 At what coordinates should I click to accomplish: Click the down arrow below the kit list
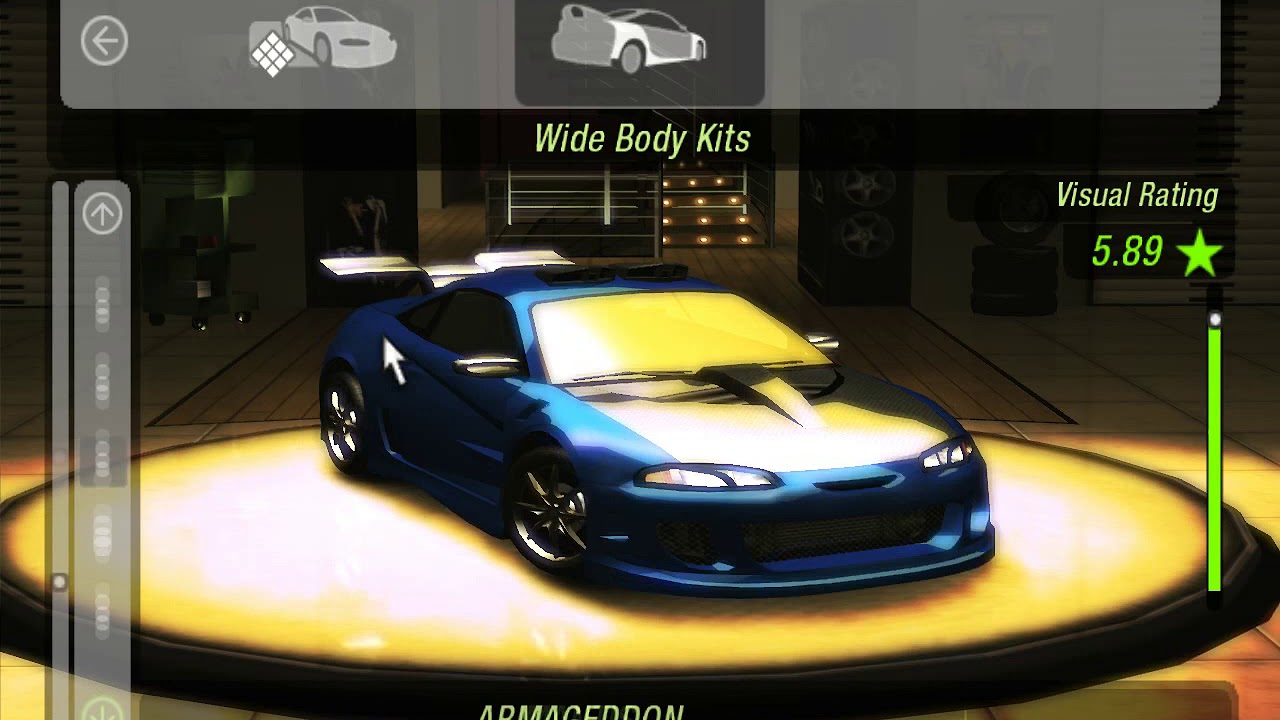coord(102,710)
